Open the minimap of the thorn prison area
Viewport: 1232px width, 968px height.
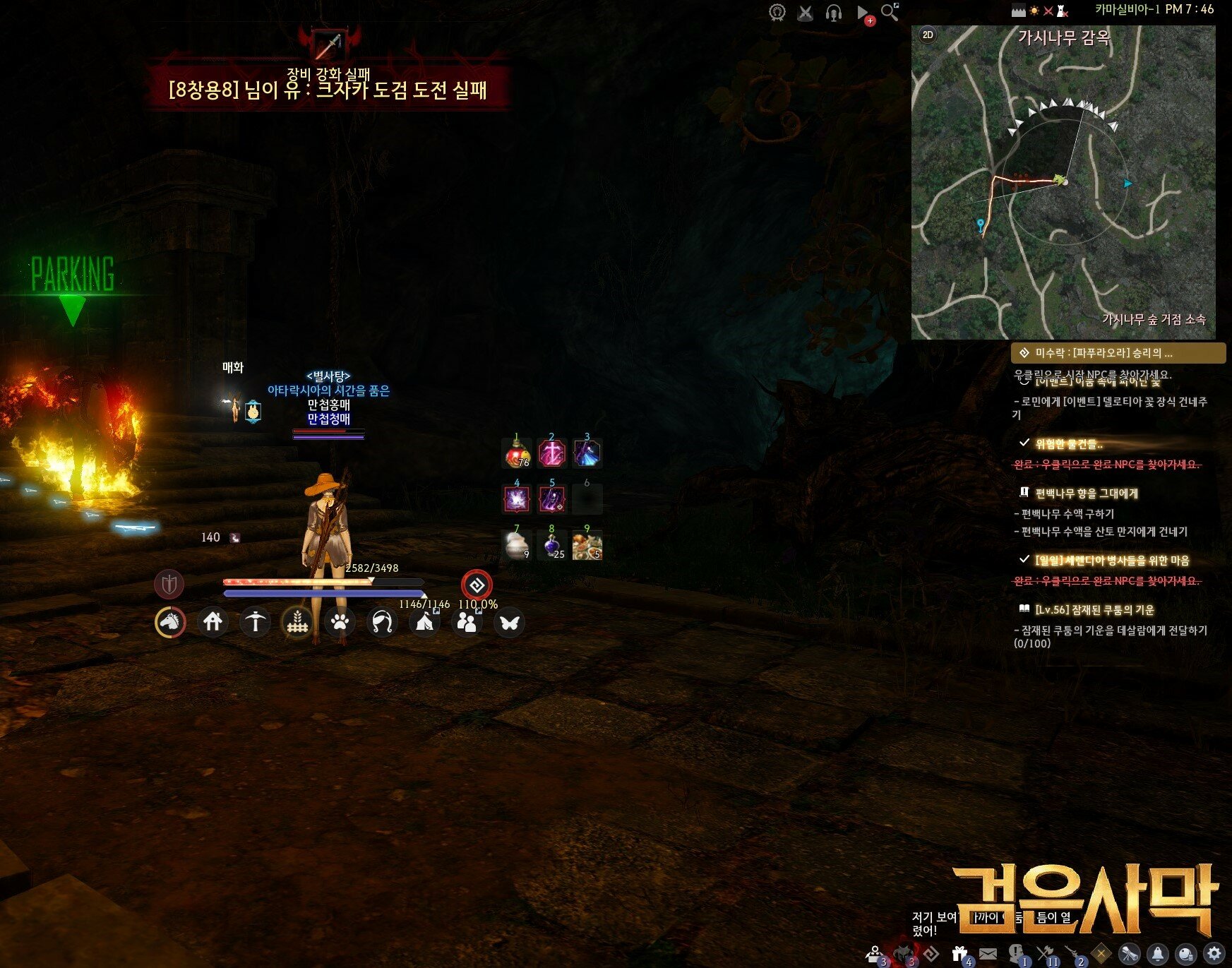tap(1063, 184)
